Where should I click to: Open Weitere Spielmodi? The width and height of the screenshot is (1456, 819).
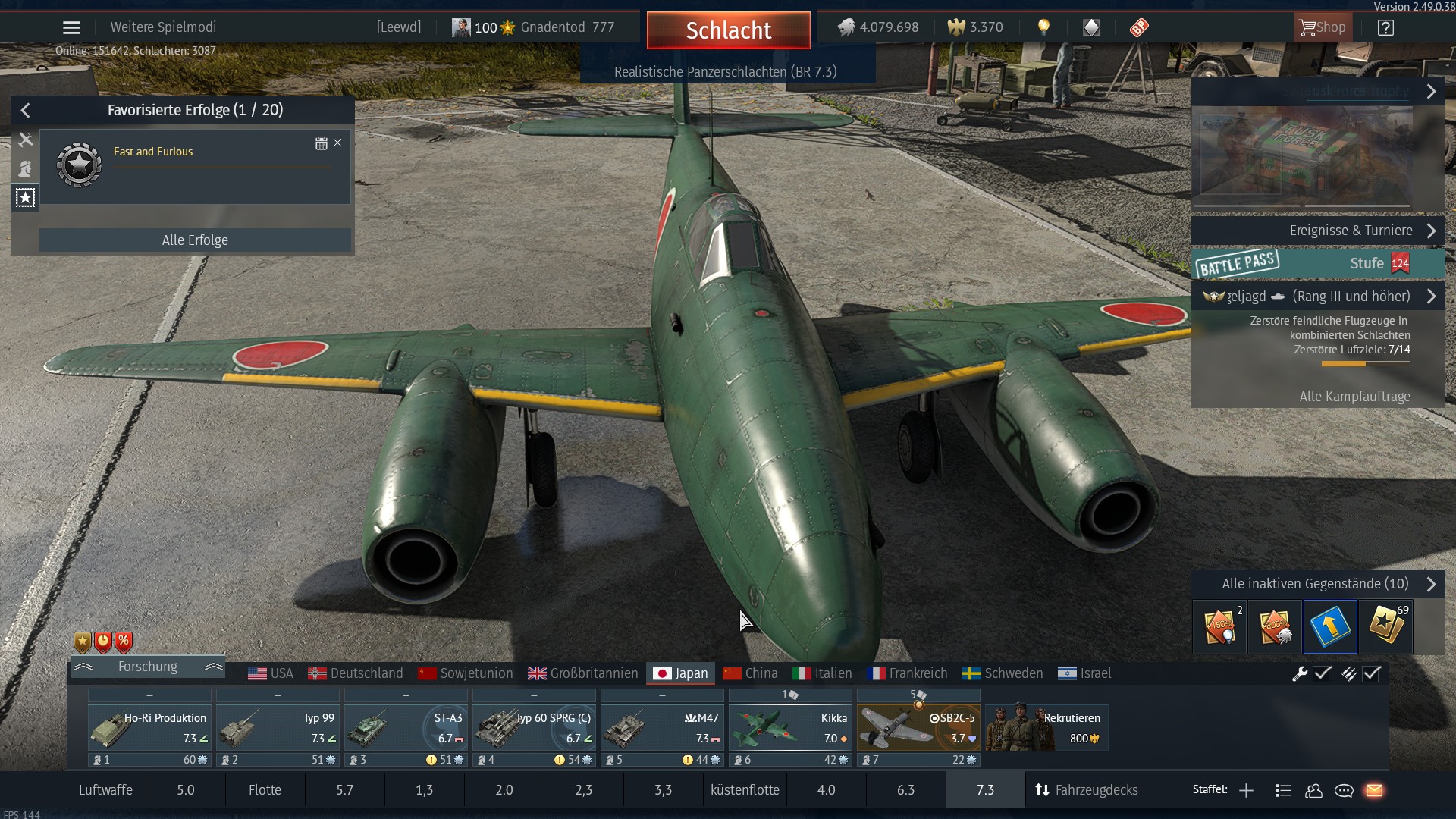tap(163, 27)
